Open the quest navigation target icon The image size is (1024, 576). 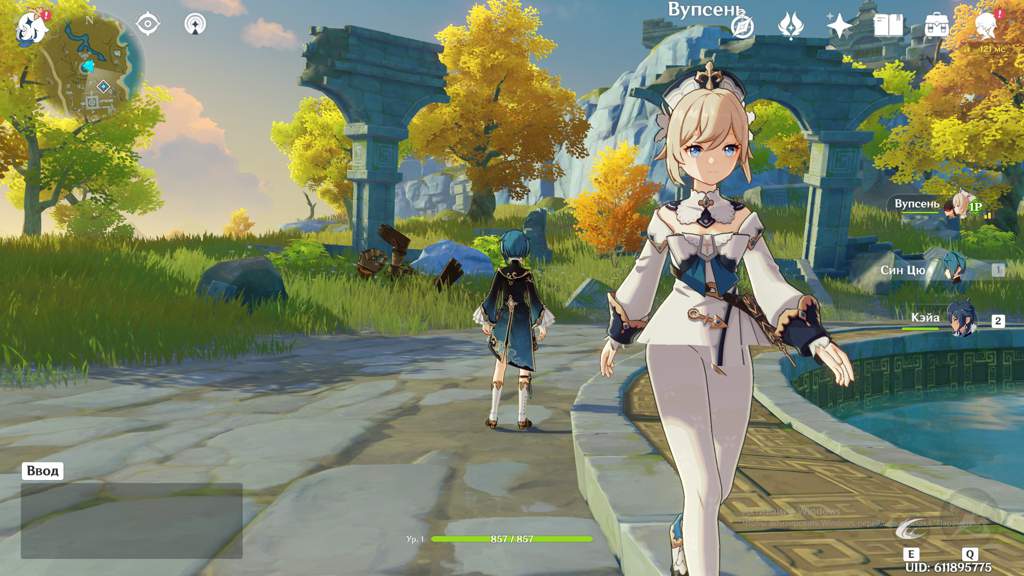(x=147, y=24)
